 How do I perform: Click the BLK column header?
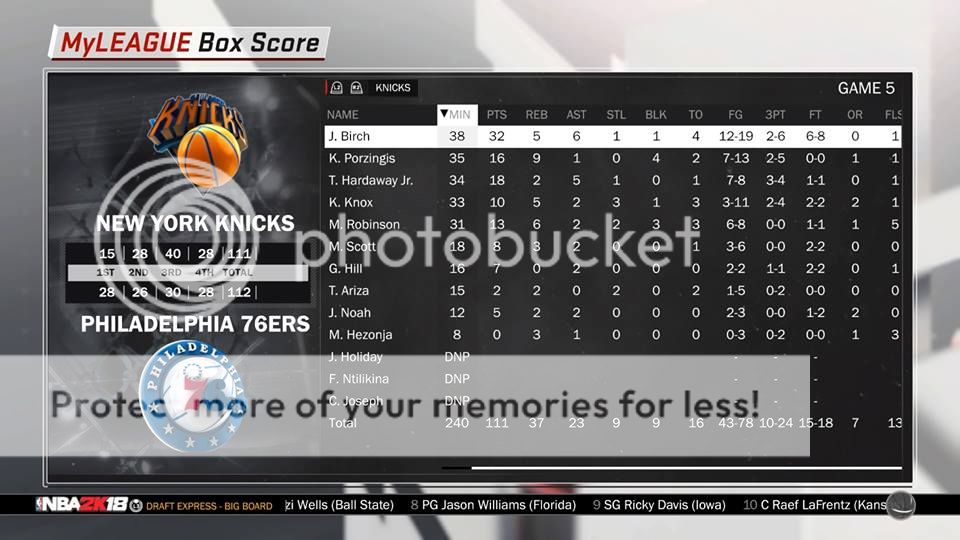click(x=656, y=115)
